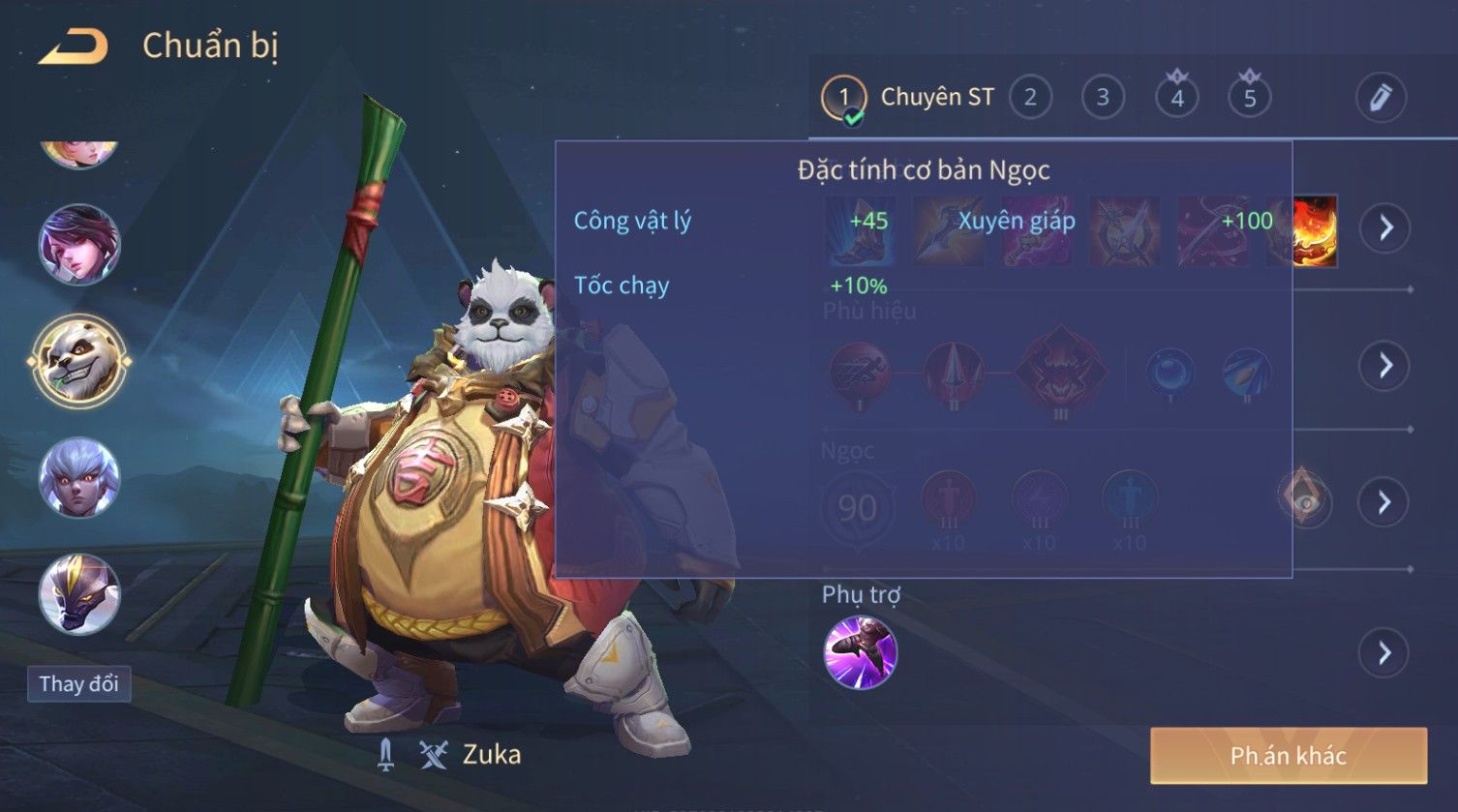The height and width of the screenshot is (812, 1458).
Task: Select the Zuka panda hero portrait
Action: click(79, 362)
